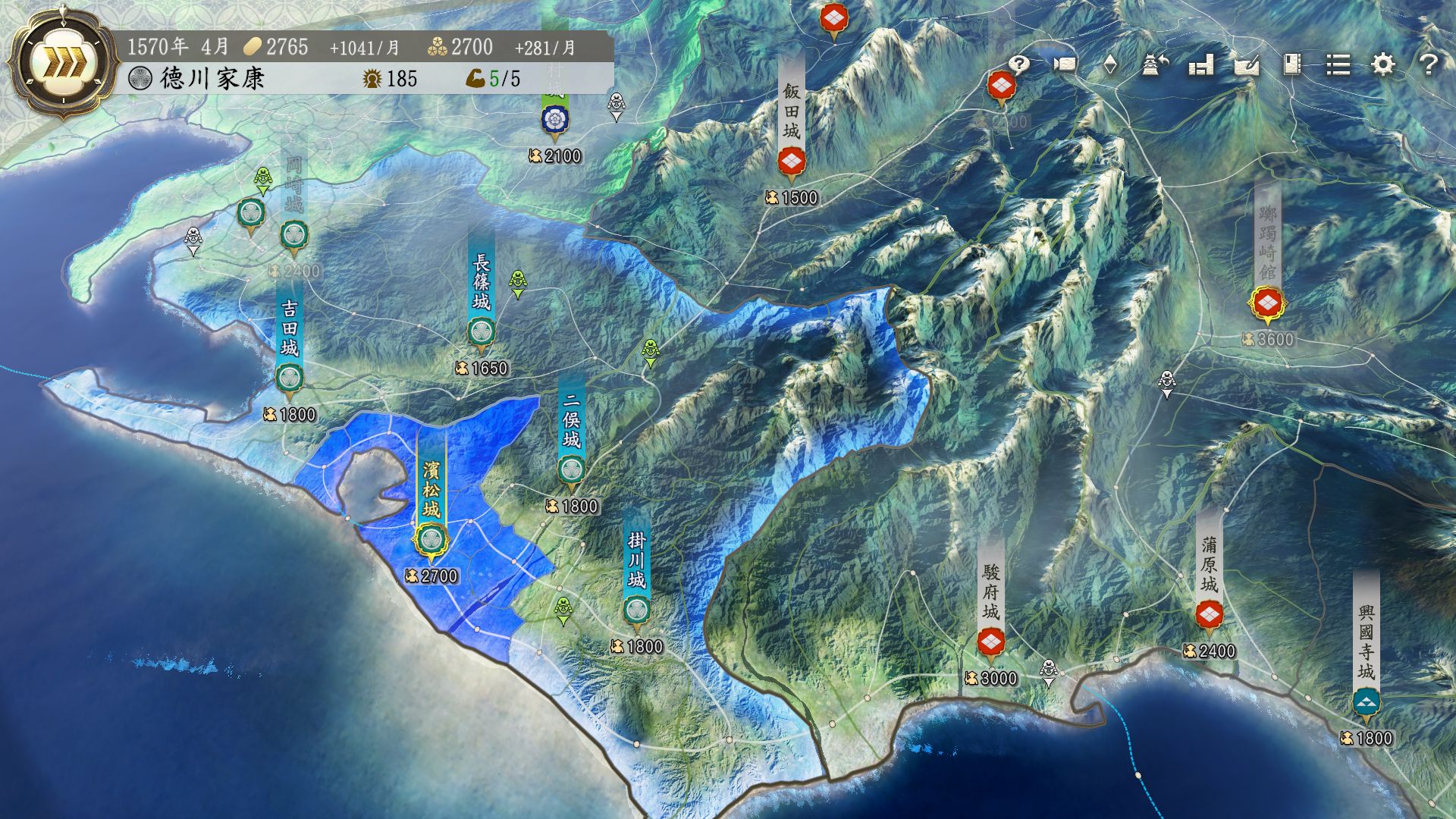Open the gear settings icon
This screenshot has height=819, width=1456.
[1384, 64]
